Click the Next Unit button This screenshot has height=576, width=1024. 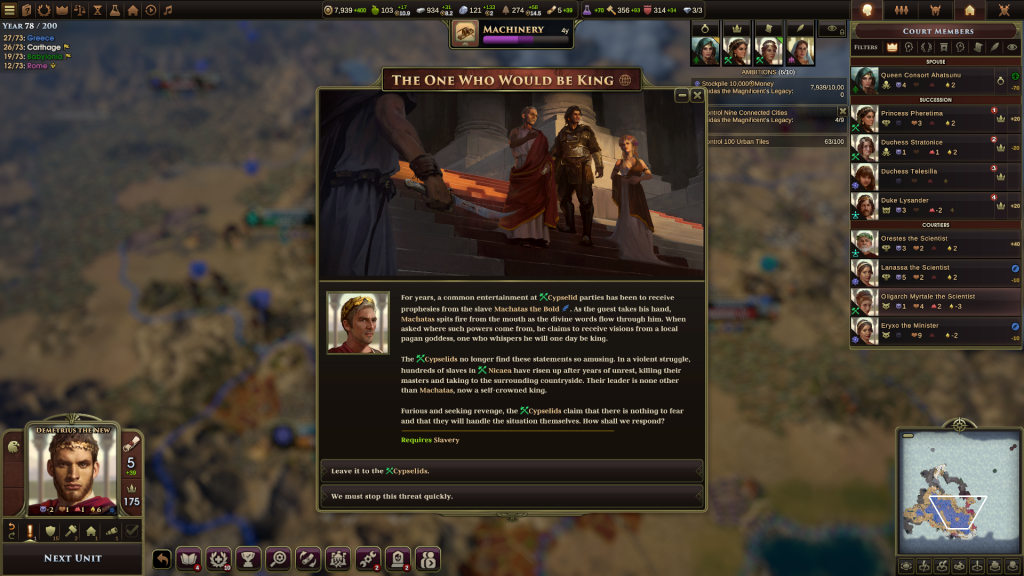72,558
